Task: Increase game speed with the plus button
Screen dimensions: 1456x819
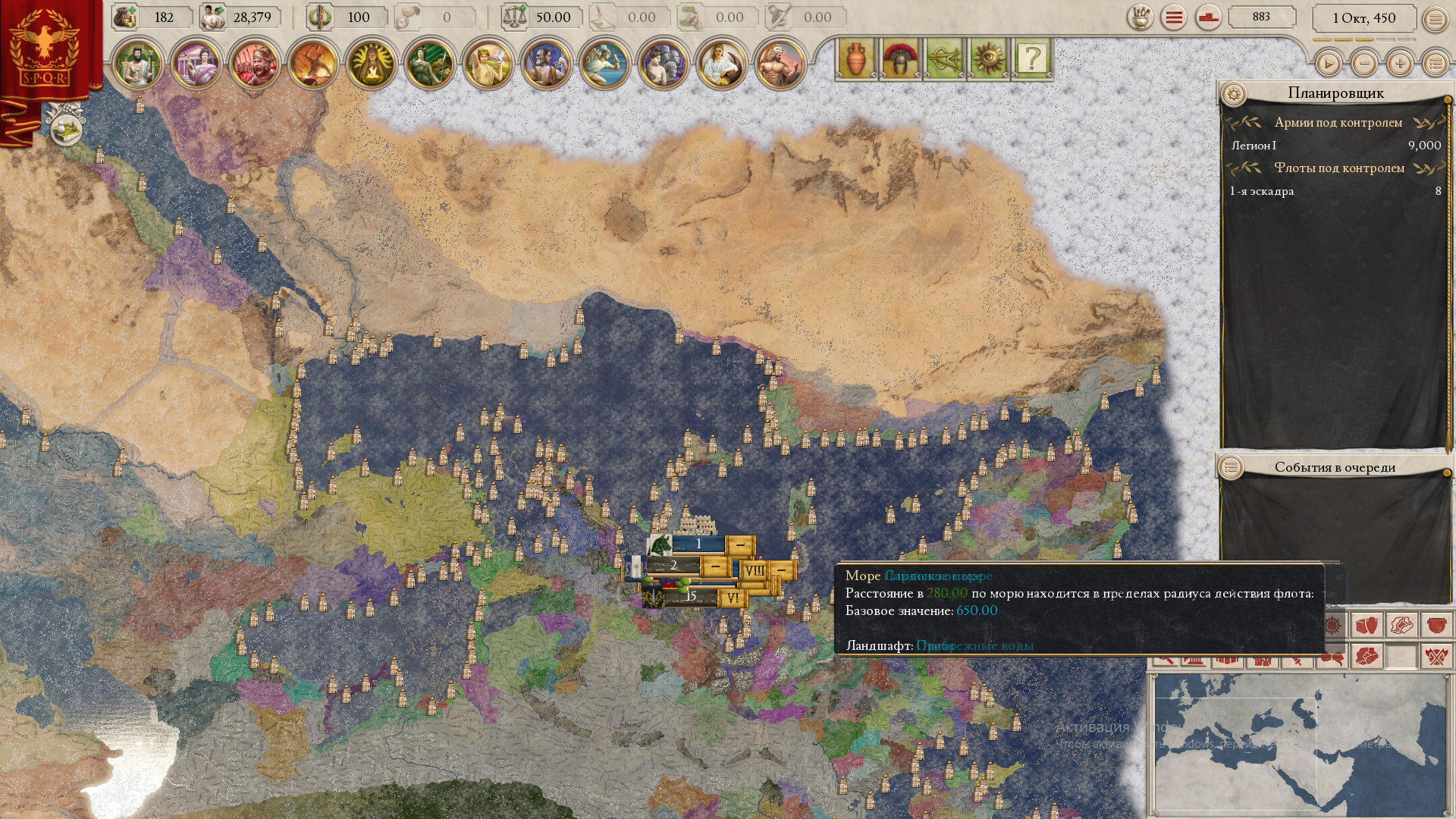Action: click(x=1400, y=64)
